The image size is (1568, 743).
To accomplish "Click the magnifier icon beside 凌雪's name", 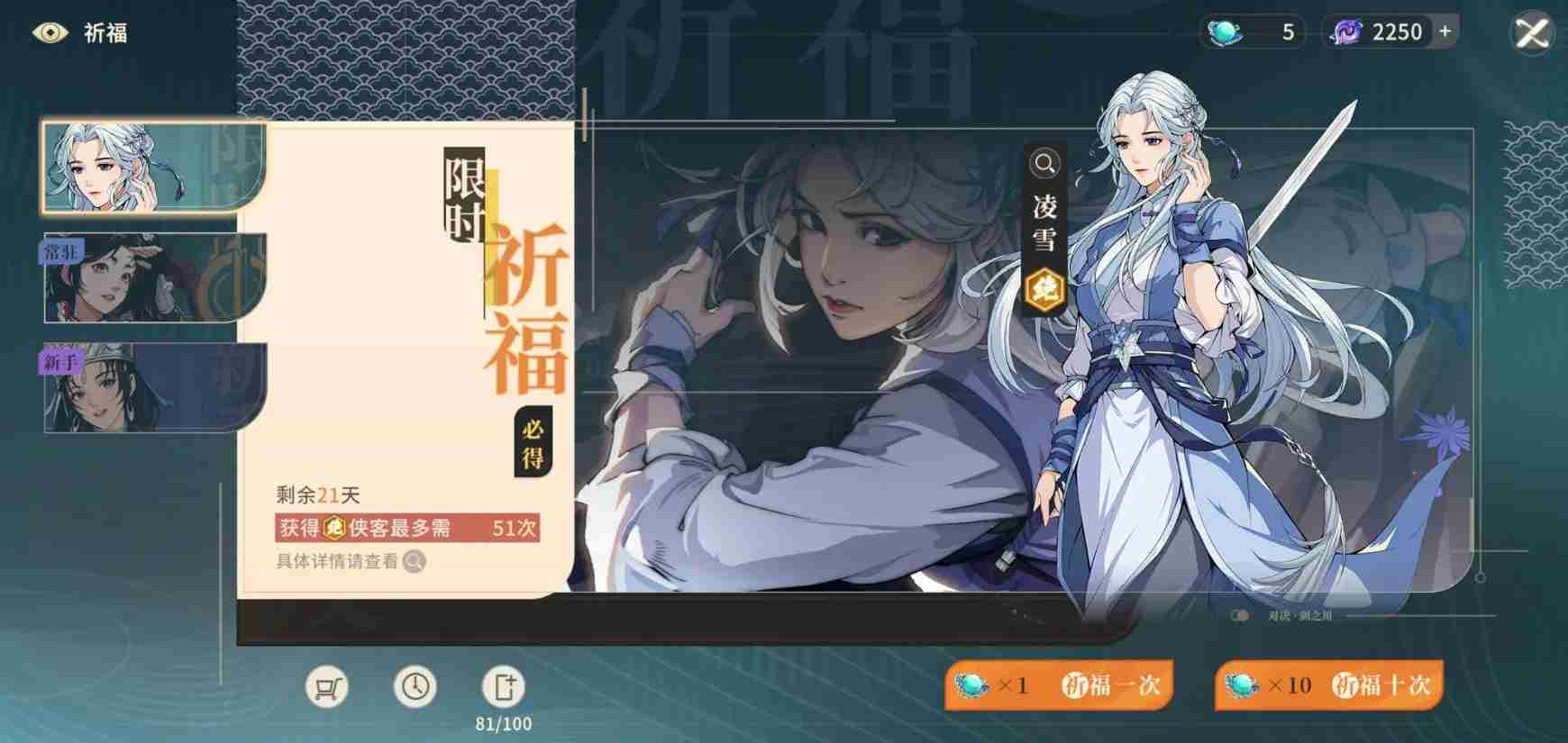I will coord(1044,164).
